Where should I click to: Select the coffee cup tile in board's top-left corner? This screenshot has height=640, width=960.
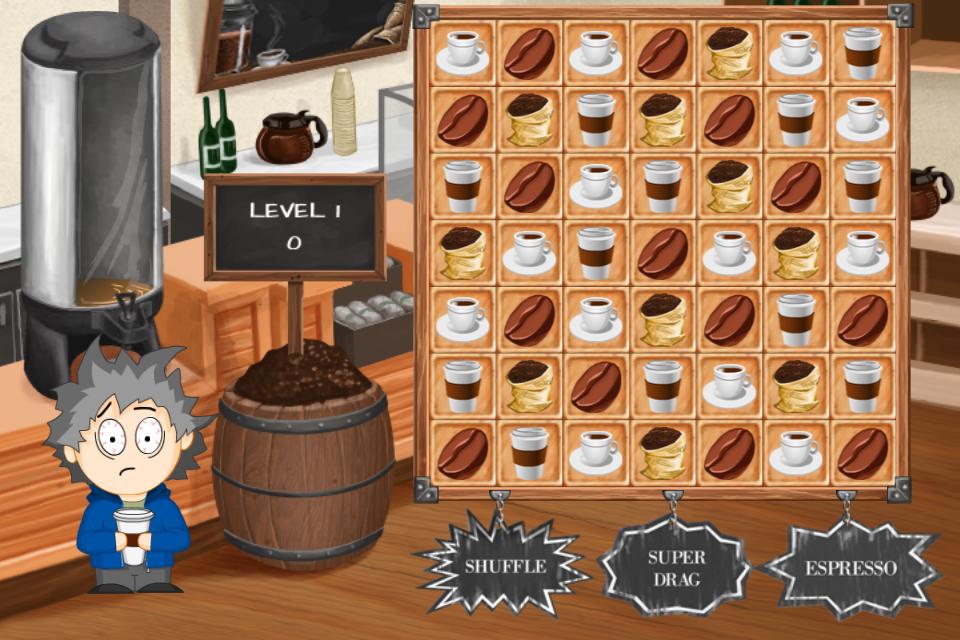point(462,53)
